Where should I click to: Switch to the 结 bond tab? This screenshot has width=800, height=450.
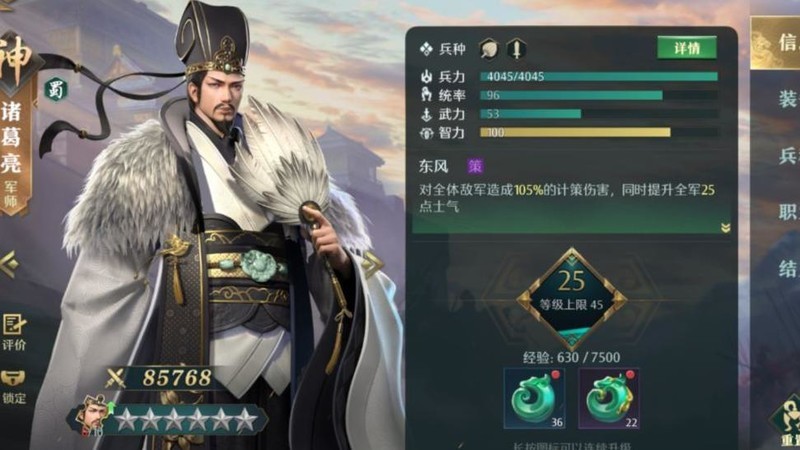(x=787, y=269)
